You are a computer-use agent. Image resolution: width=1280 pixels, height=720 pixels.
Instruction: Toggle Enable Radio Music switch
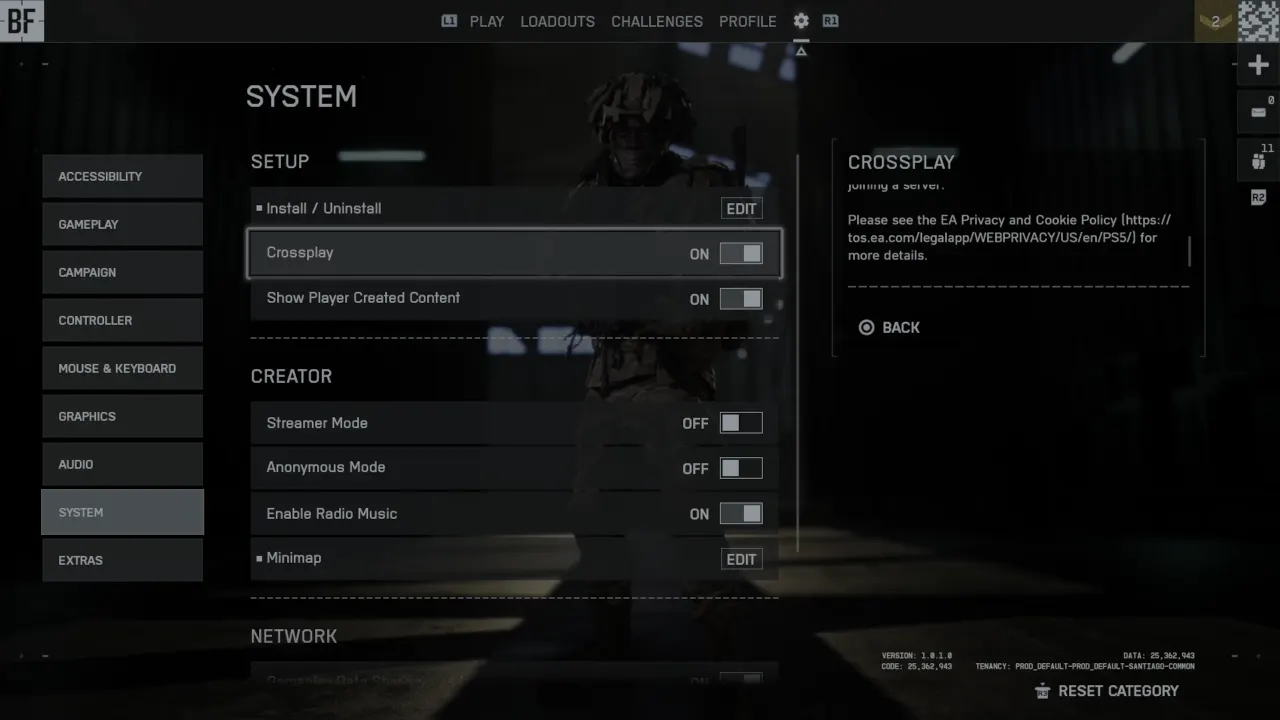pyautogui.click(x=741, y=514)
